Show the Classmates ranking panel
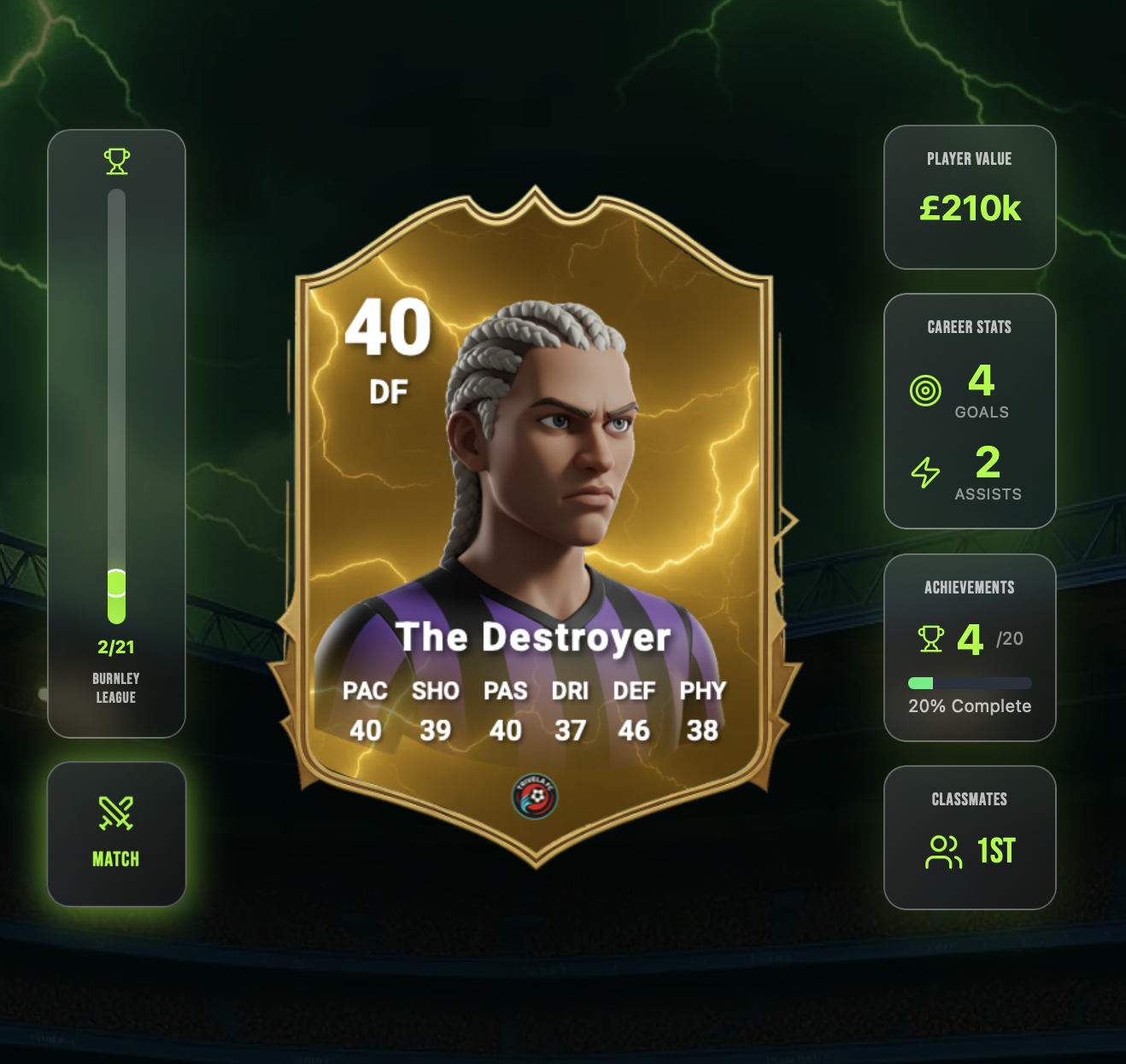Image resolution: width=1126 pixels, height=1064 pixels. 969,837
